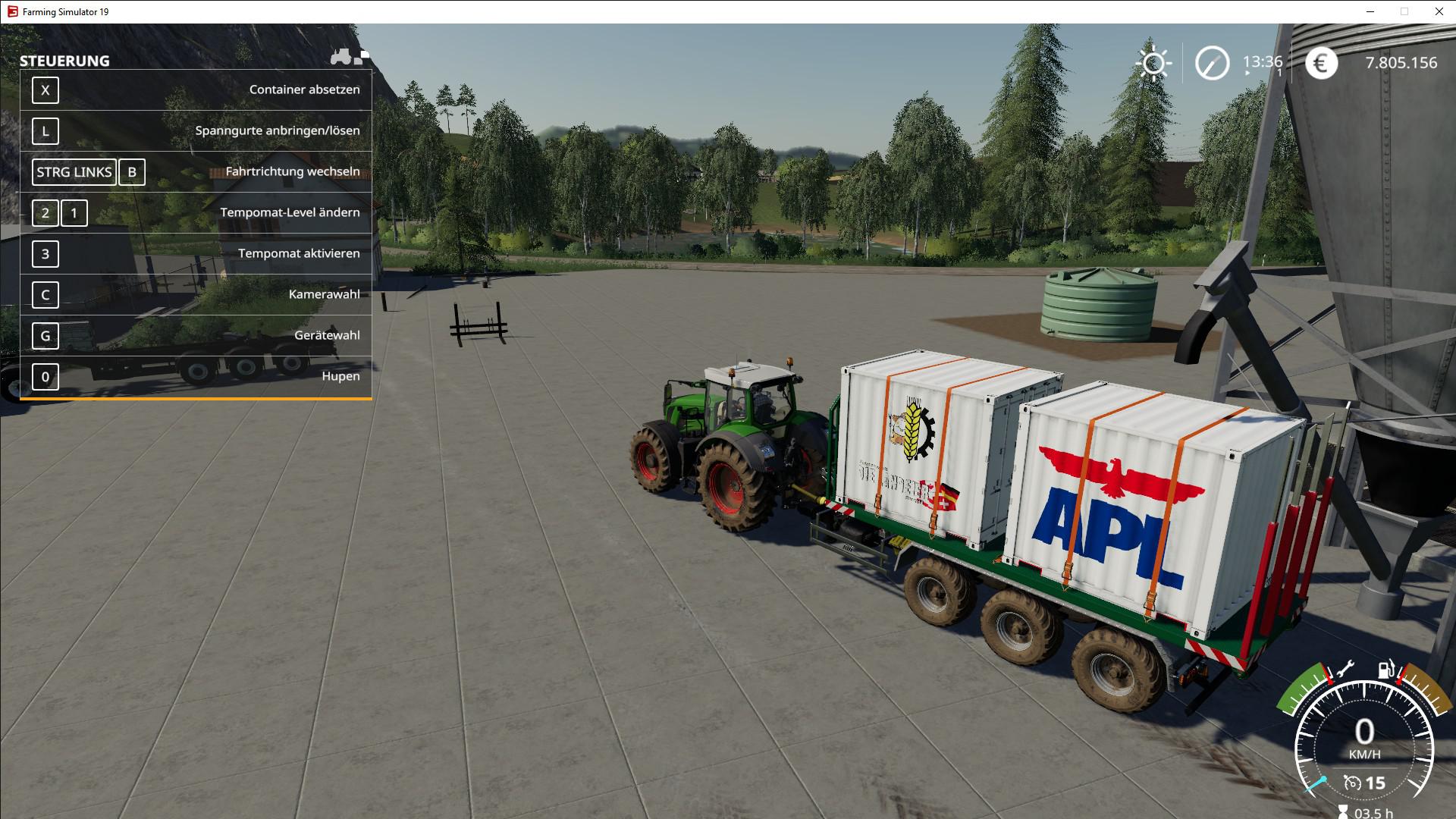Click the sun weather icon
1456x819 pixels.
click(1153, 63)
